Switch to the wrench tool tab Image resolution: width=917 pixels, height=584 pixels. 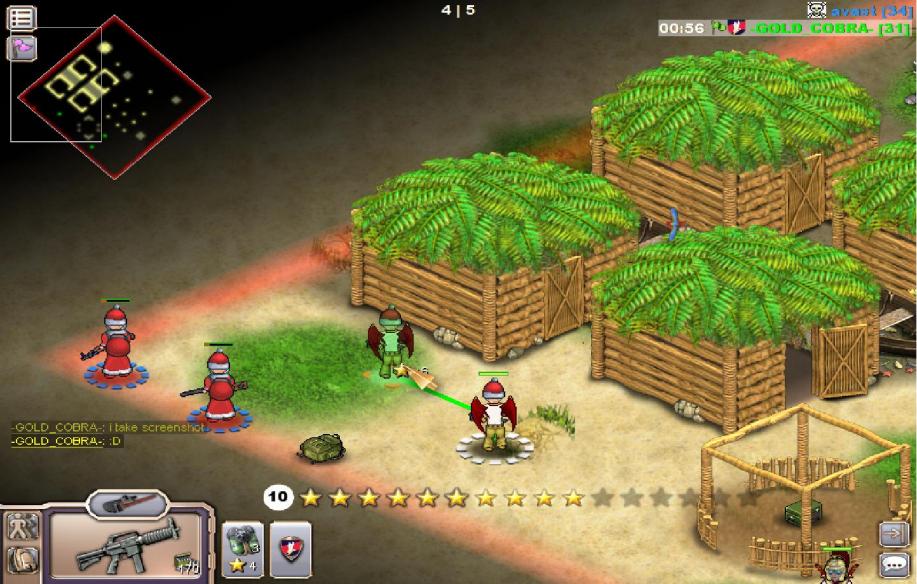click(x=127, y=501)
